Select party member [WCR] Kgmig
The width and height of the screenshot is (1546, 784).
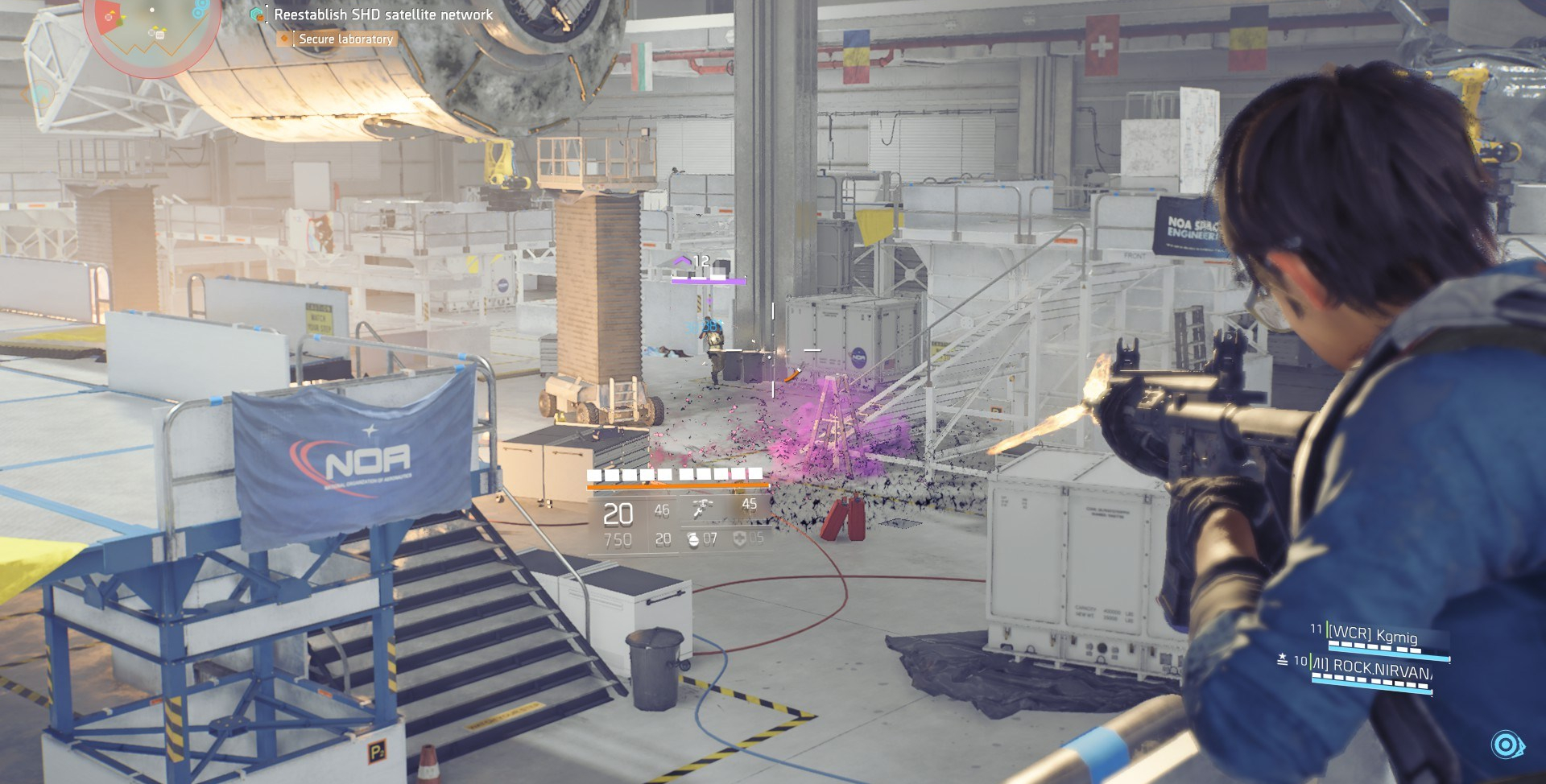1372,635
